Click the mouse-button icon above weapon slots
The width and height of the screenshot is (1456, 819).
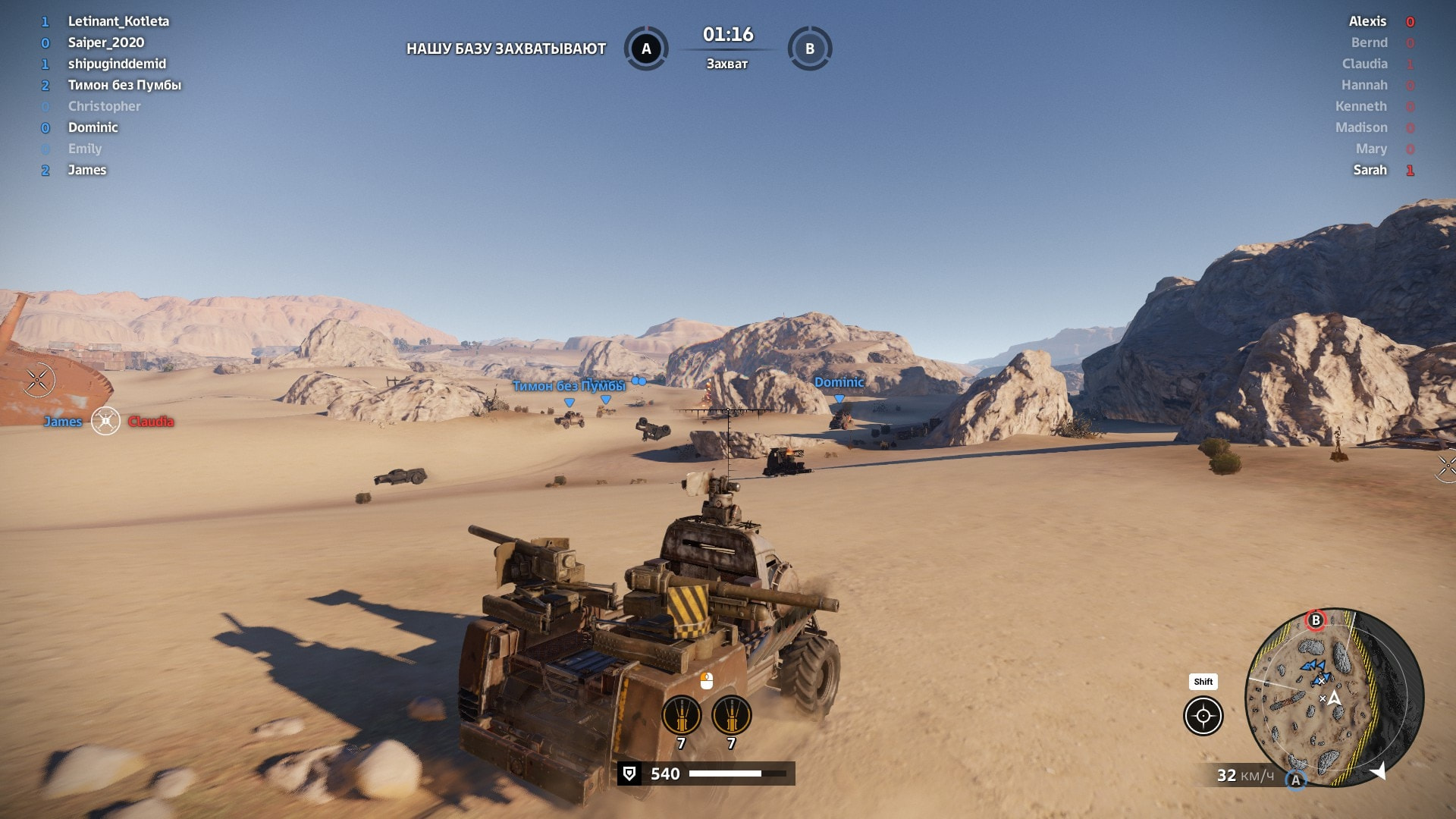click(x=707, y=680)
